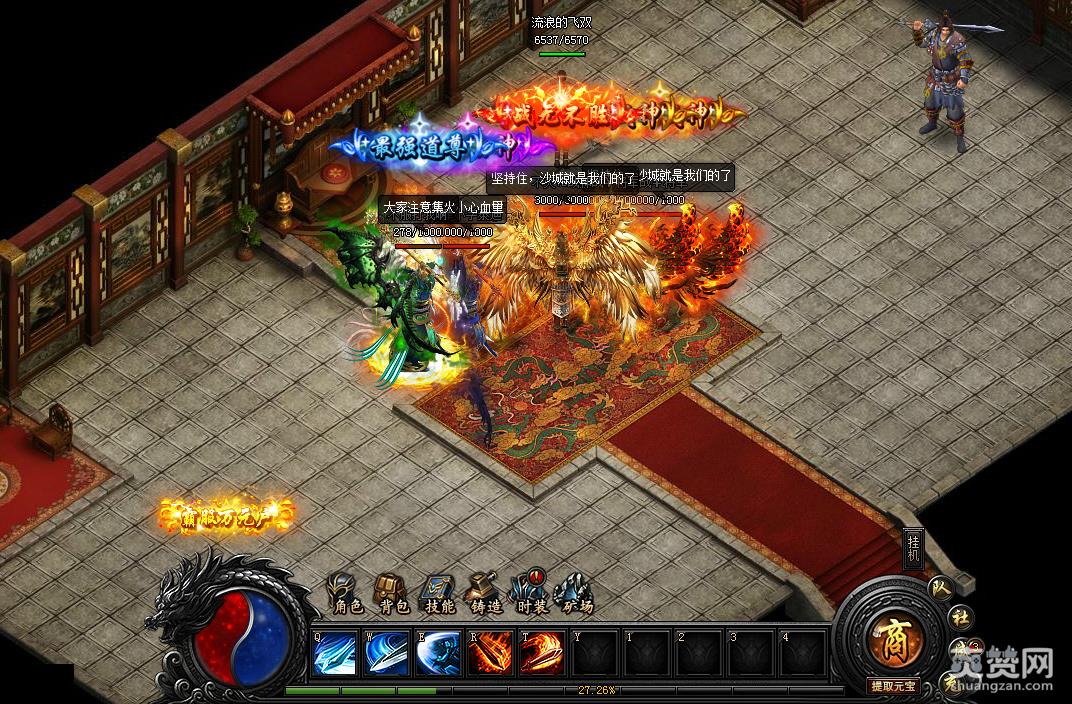Toggle the 挂机 auto-battle button
The height and width of the screenshot is (704, 1072).
tap(913, 548)
